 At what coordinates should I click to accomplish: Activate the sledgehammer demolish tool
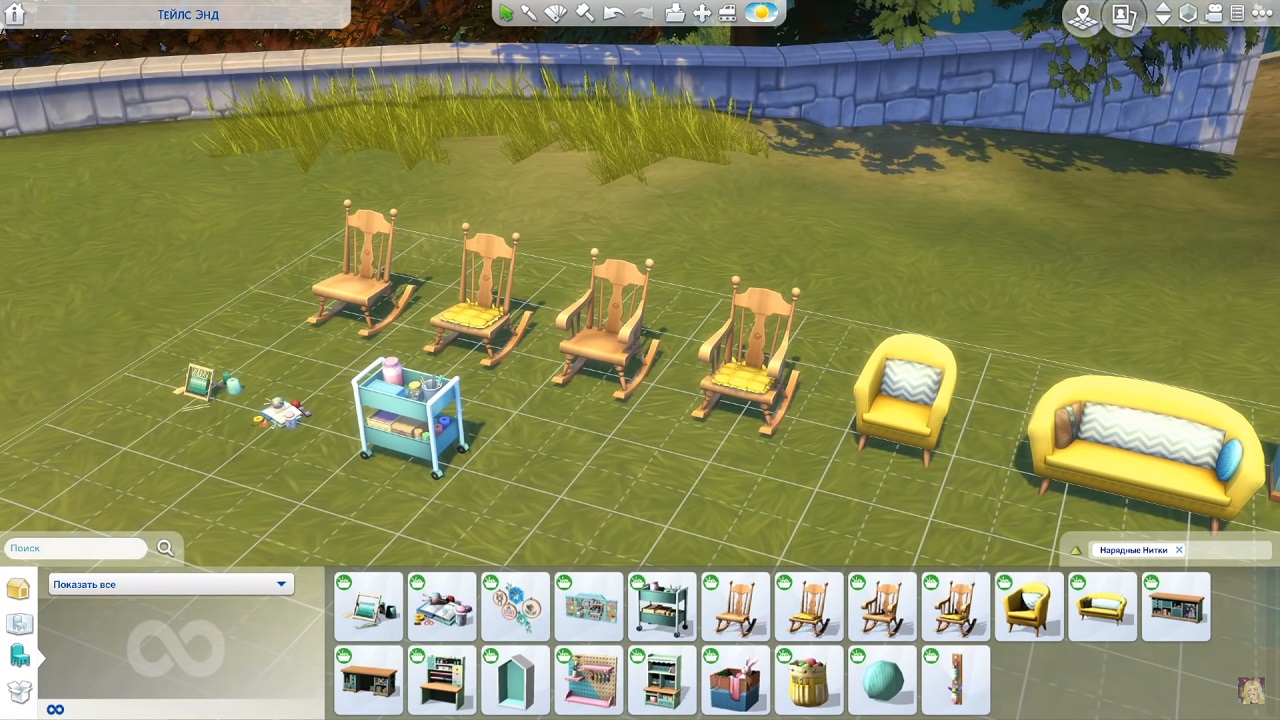(x=584, y=13)
